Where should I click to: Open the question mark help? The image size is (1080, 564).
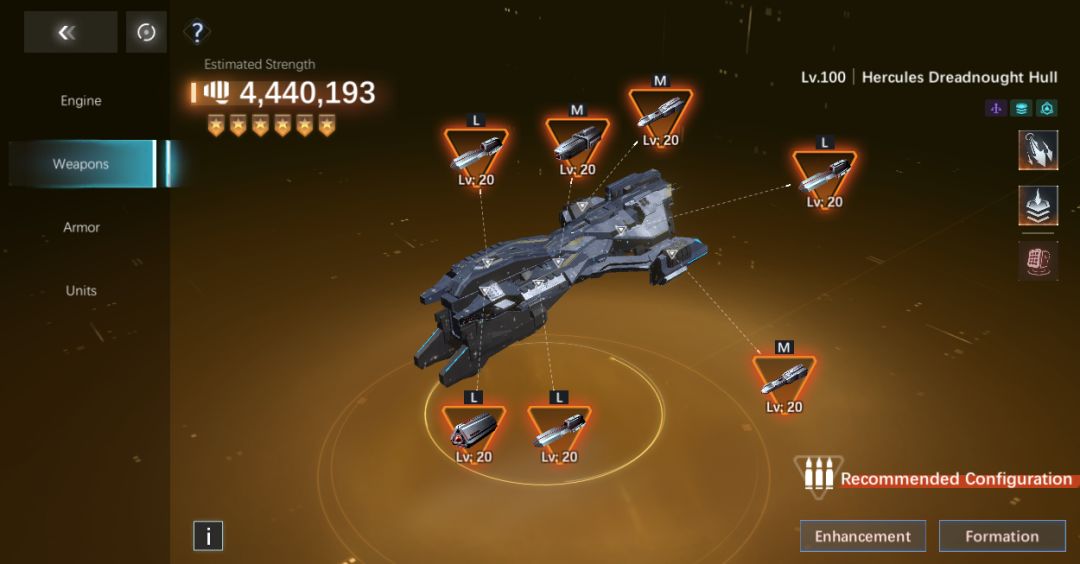click(198, 33)
